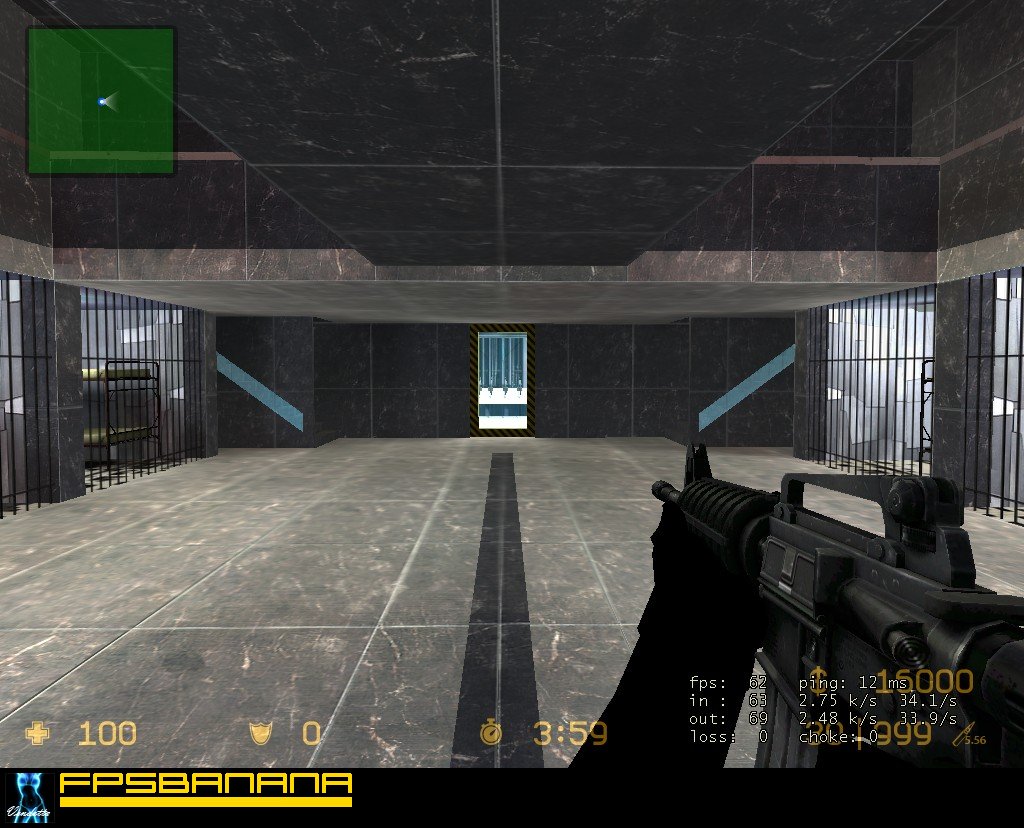Open the FPSBanana watermark logo
This screenshot has width=1024, height=828.
205,789
